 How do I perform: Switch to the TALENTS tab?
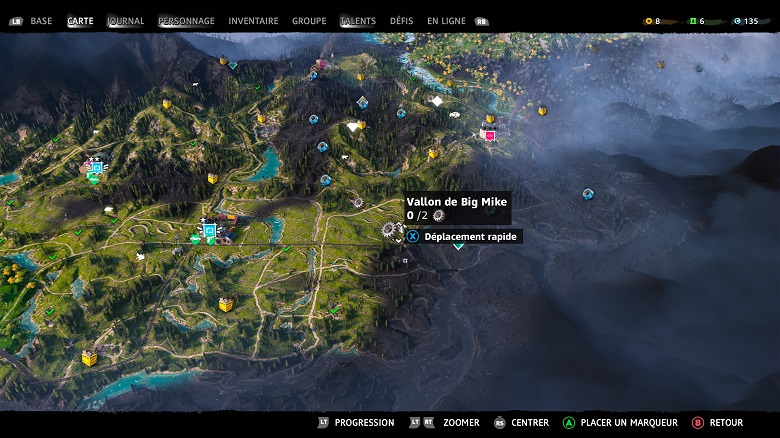(x=357, y=21)
